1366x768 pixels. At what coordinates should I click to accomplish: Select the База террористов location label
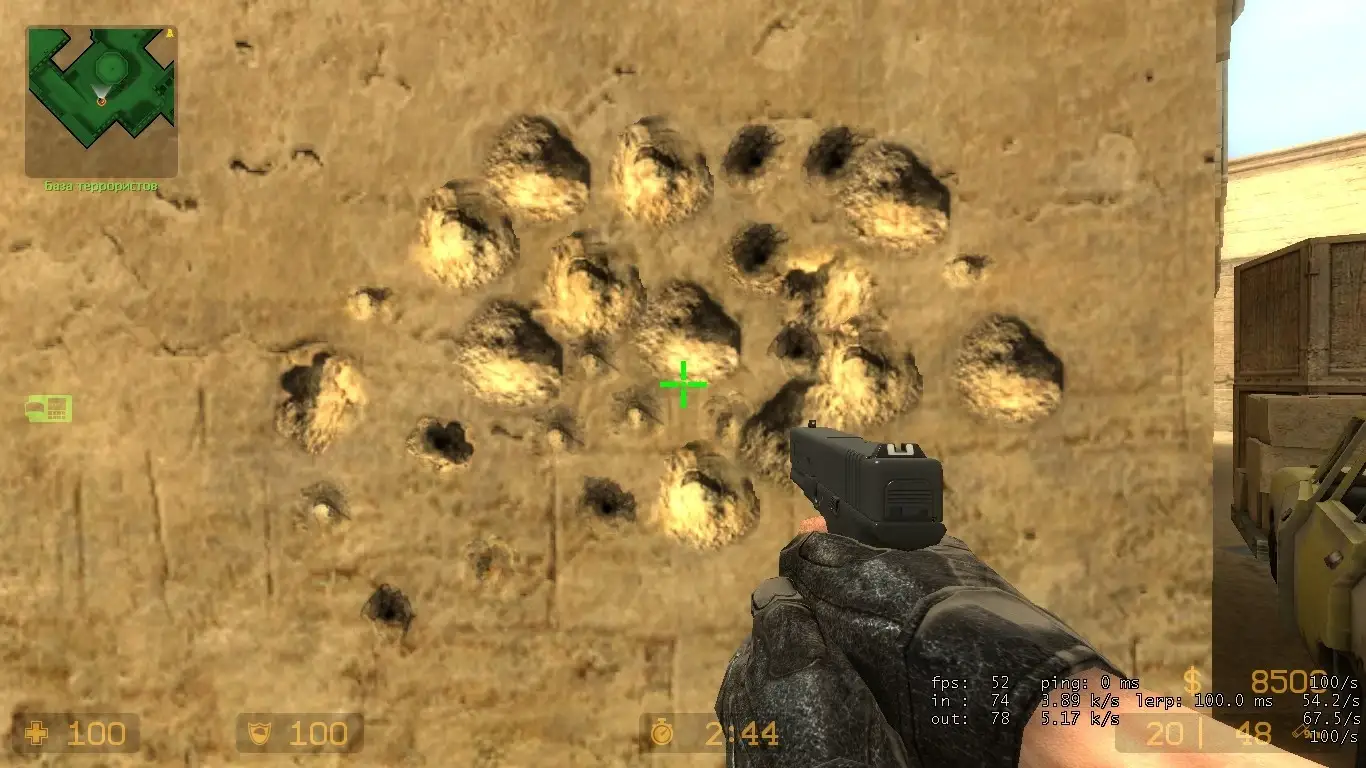(100, 184)
